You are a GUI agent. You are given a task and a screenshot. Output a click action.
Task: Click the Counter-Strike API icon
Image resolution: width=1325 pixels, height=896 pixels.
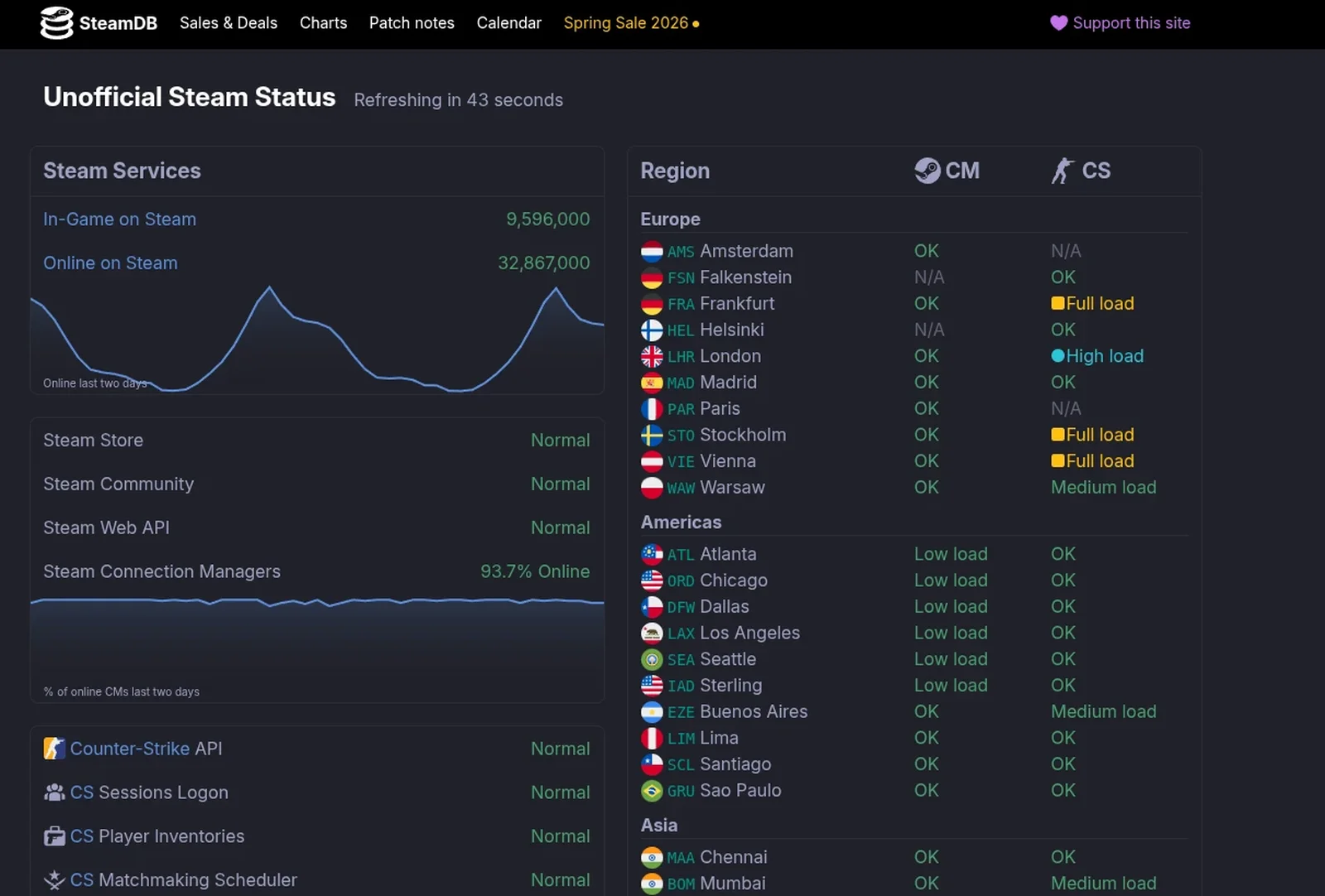53,748
